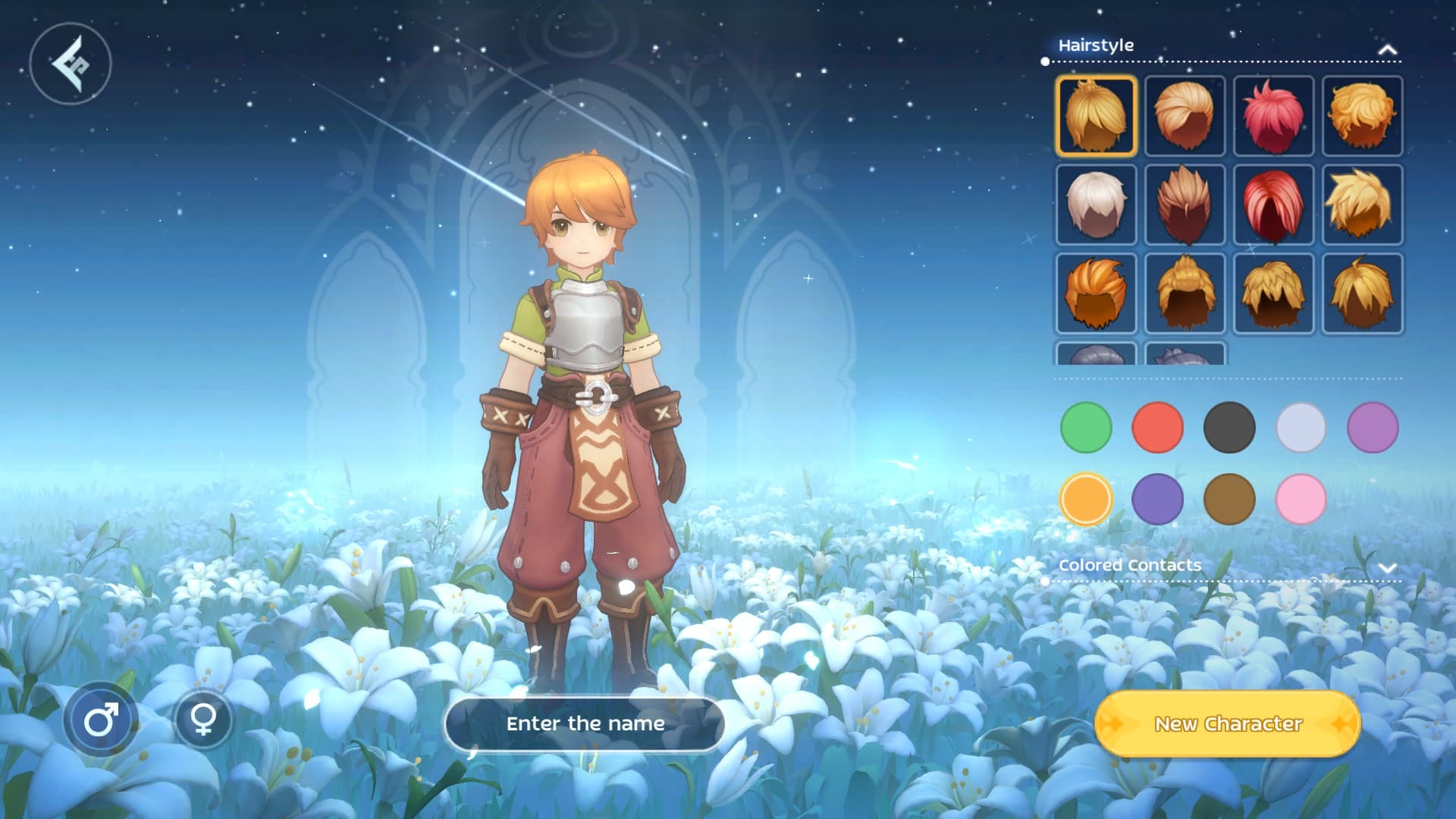Select the spiky pink-red hairstyle thumbnail
This screenshot has width=1456, height=819.
point(1273,116)
